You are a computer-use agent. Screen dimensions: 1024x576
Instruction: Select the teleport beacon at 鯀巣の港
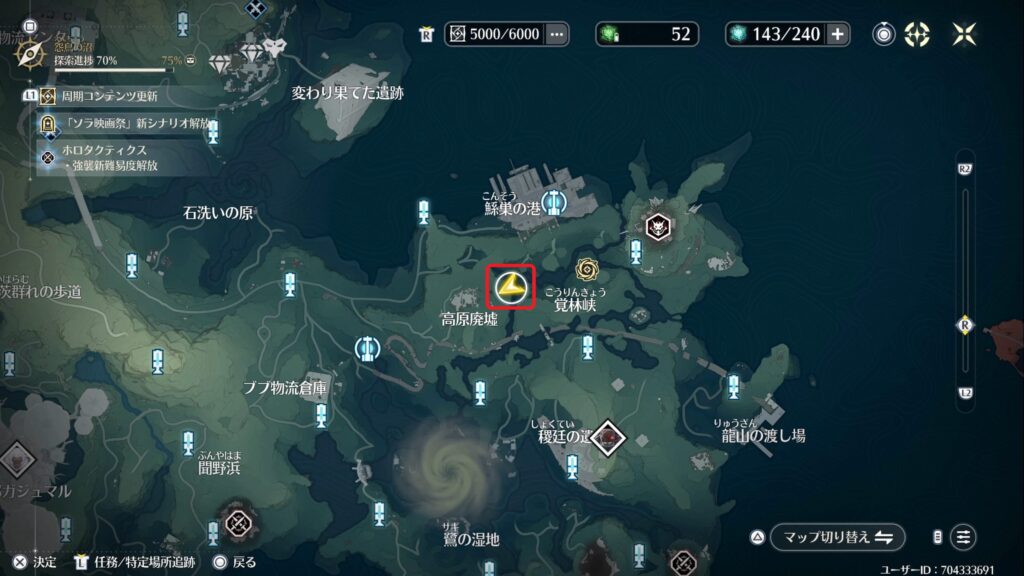tap(553, 203)
